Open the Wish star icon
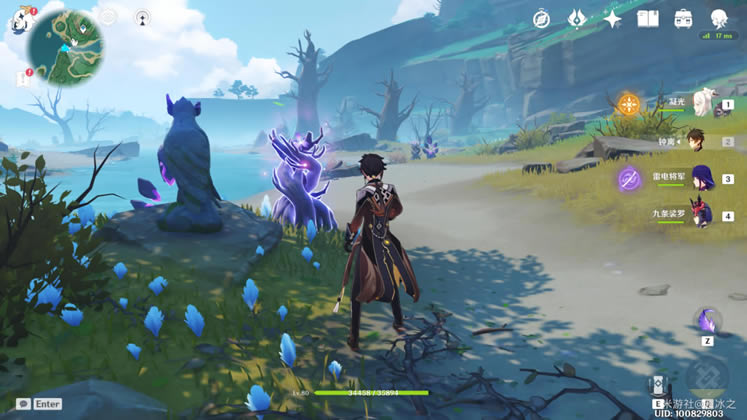 (612, 19)
